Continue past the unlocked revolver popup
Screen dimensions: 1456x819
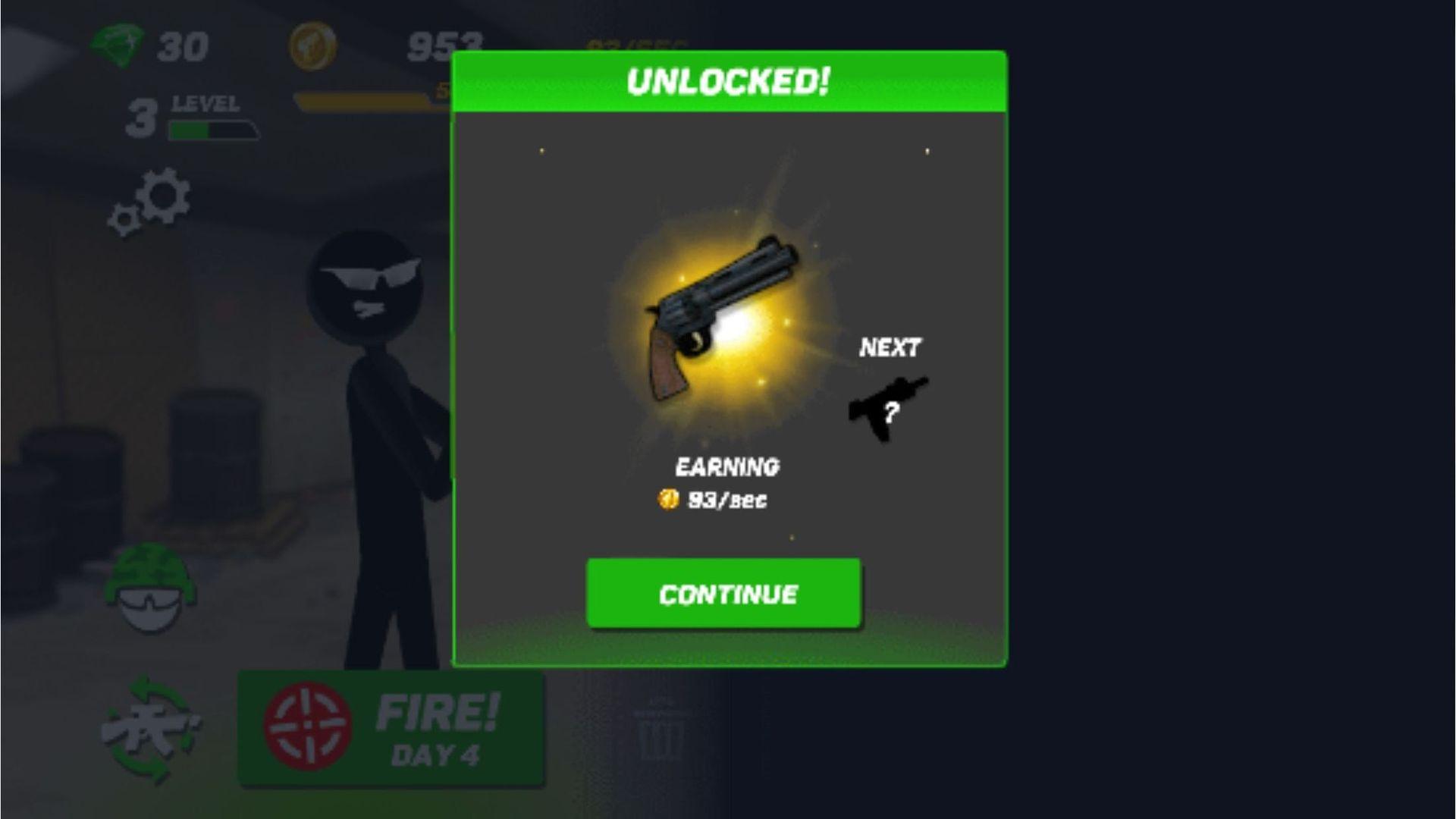point(723,594)
